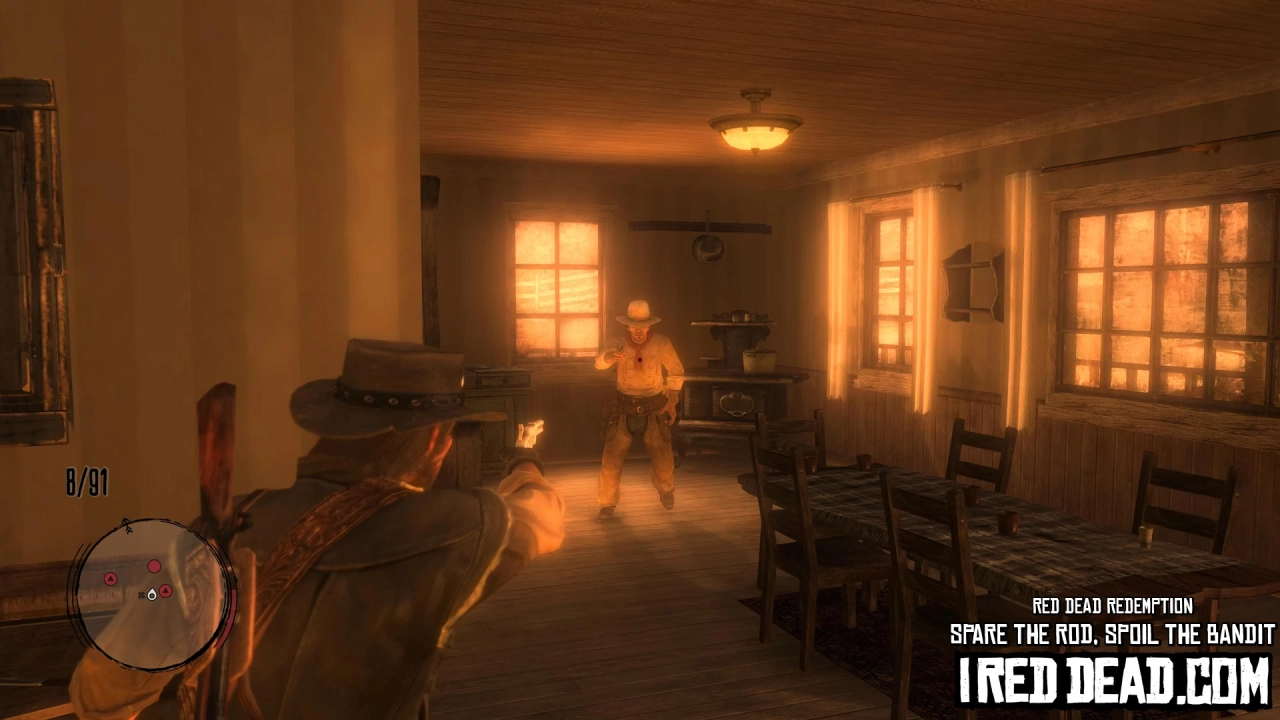The image size is (1280, 720).
Task: Click the large red enemy dot on the minimap
Action: pyautogui.click(x=154, y=566)
